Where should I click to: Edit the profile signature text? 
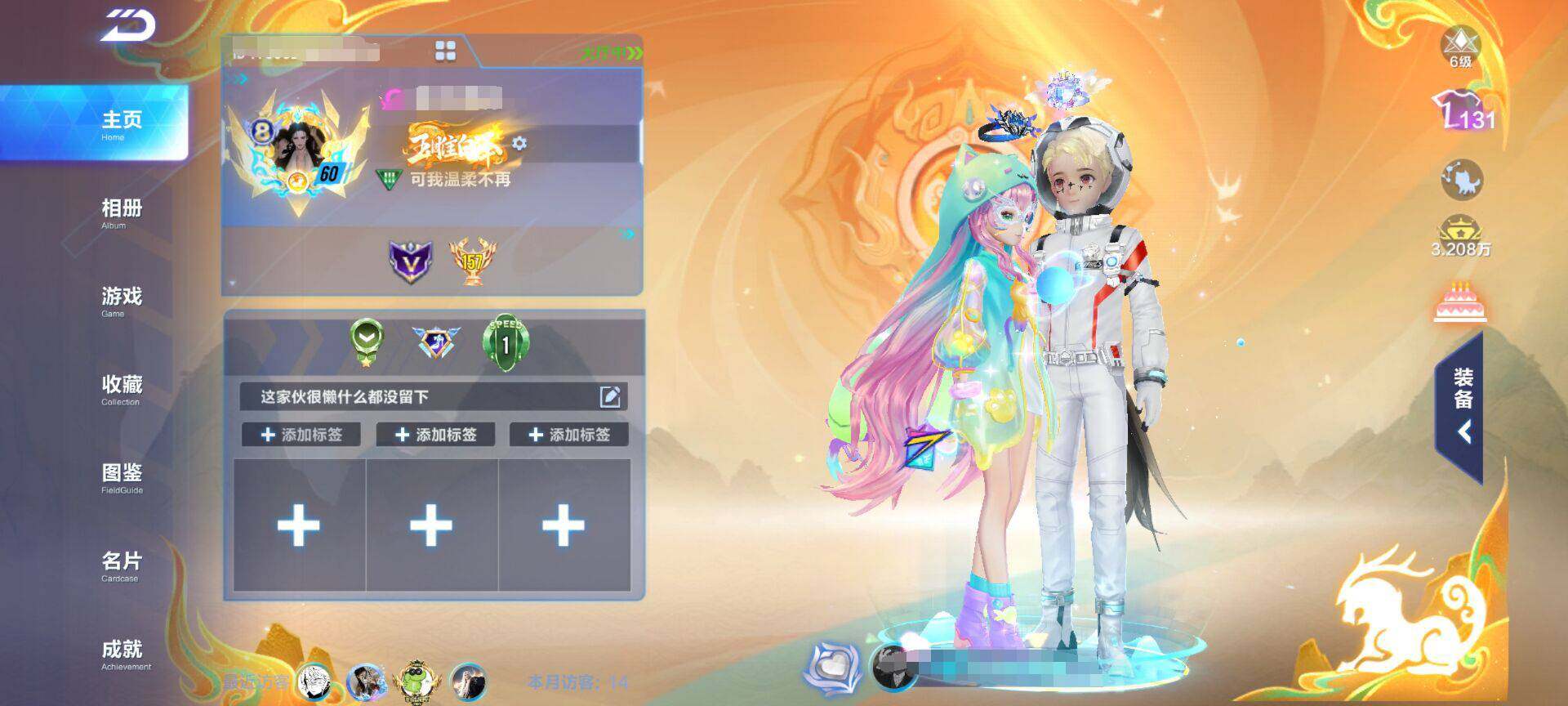click(x=610, y=397)
